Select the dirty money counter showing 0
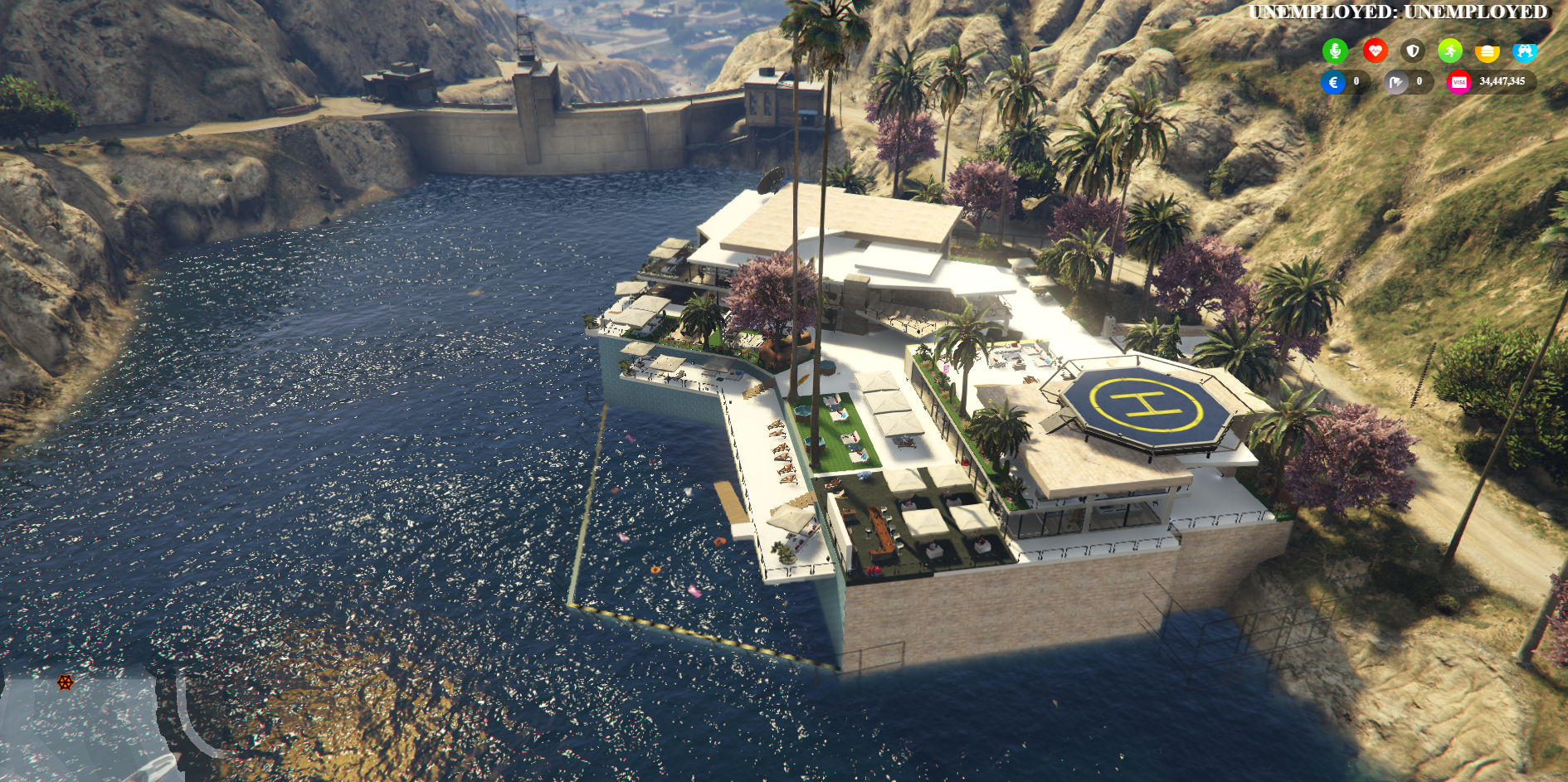Viewport: 1568px width, 782px height. coord(1419,82)
